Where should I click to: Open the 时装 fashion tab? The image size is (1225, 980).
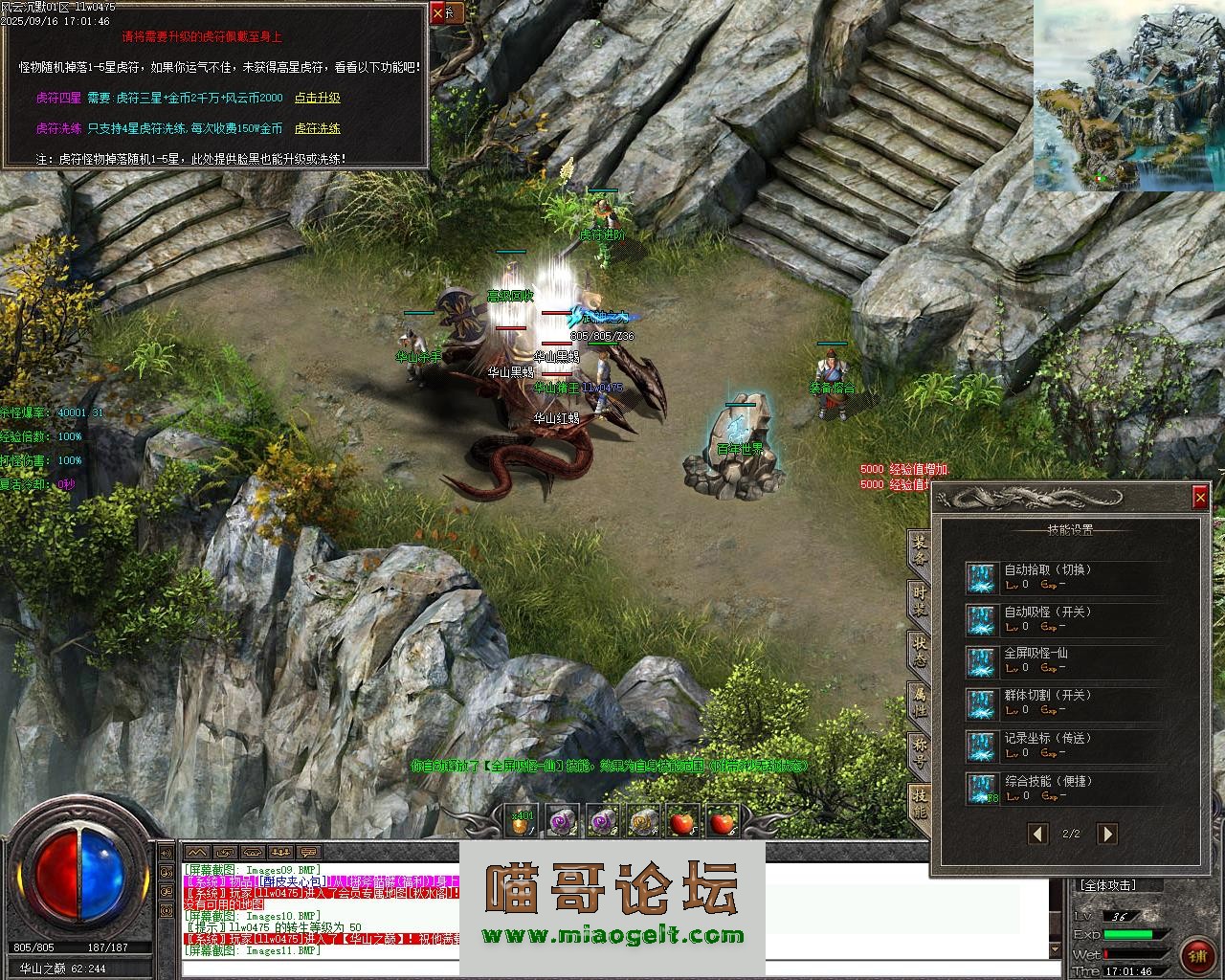[x=919, y=600]
